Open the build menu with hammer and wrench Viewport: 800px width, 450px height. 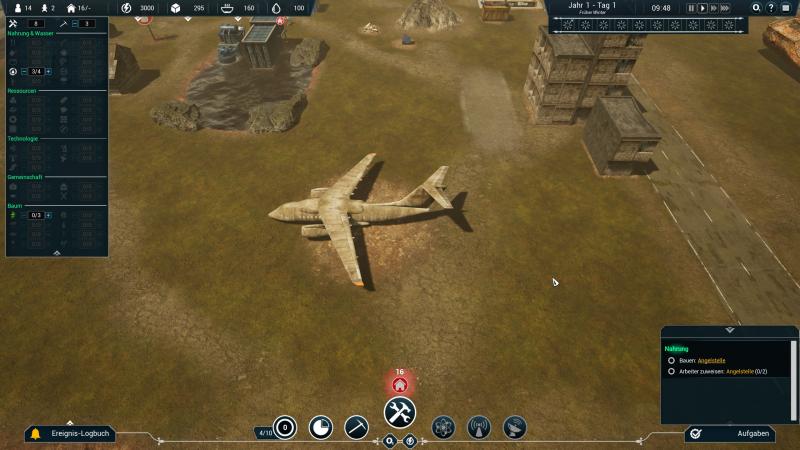pos(400,412)
